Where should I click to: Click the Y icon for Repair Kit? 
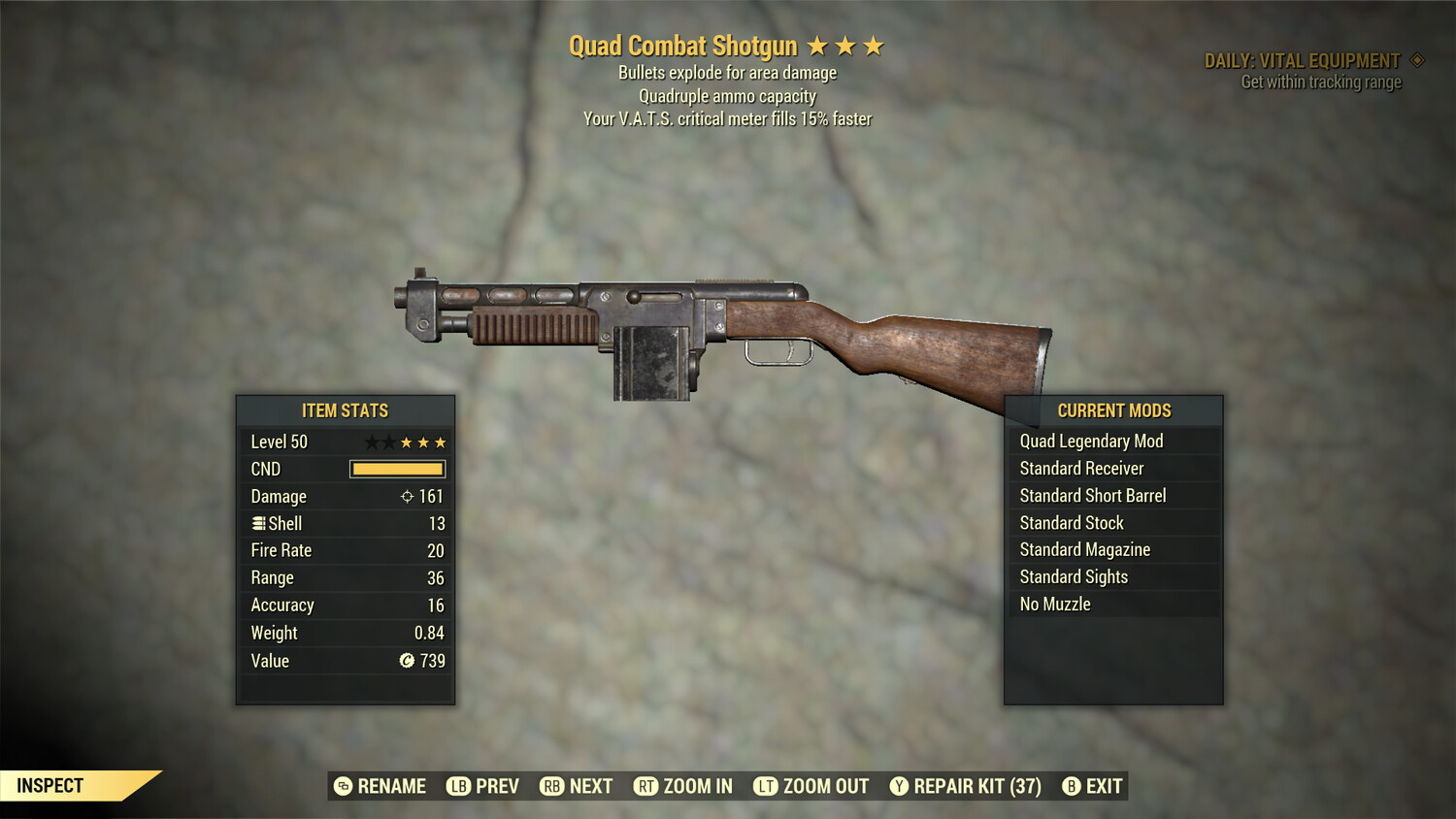click(898, 786)
